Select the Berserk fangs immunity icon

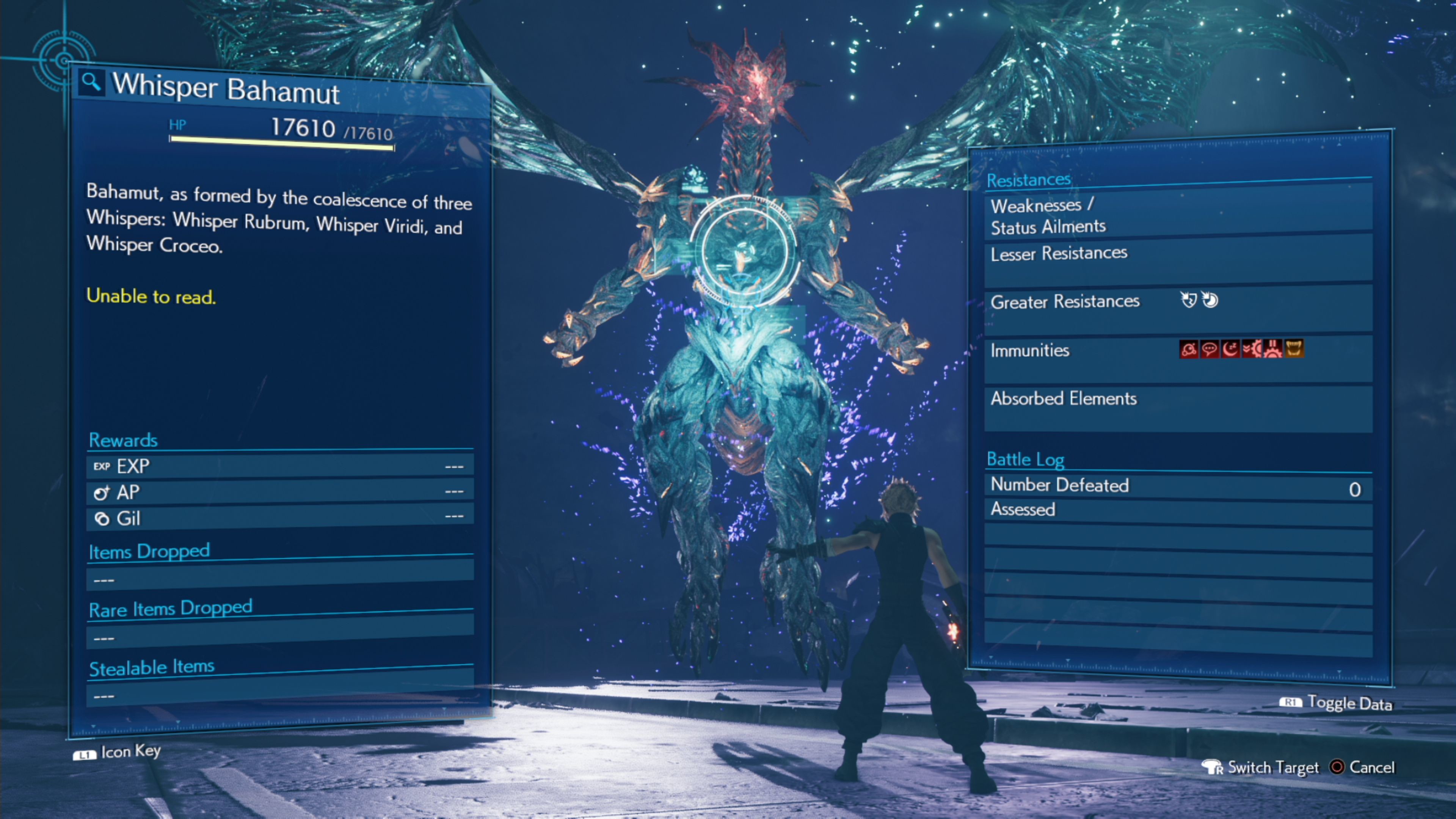point(1294,348)
